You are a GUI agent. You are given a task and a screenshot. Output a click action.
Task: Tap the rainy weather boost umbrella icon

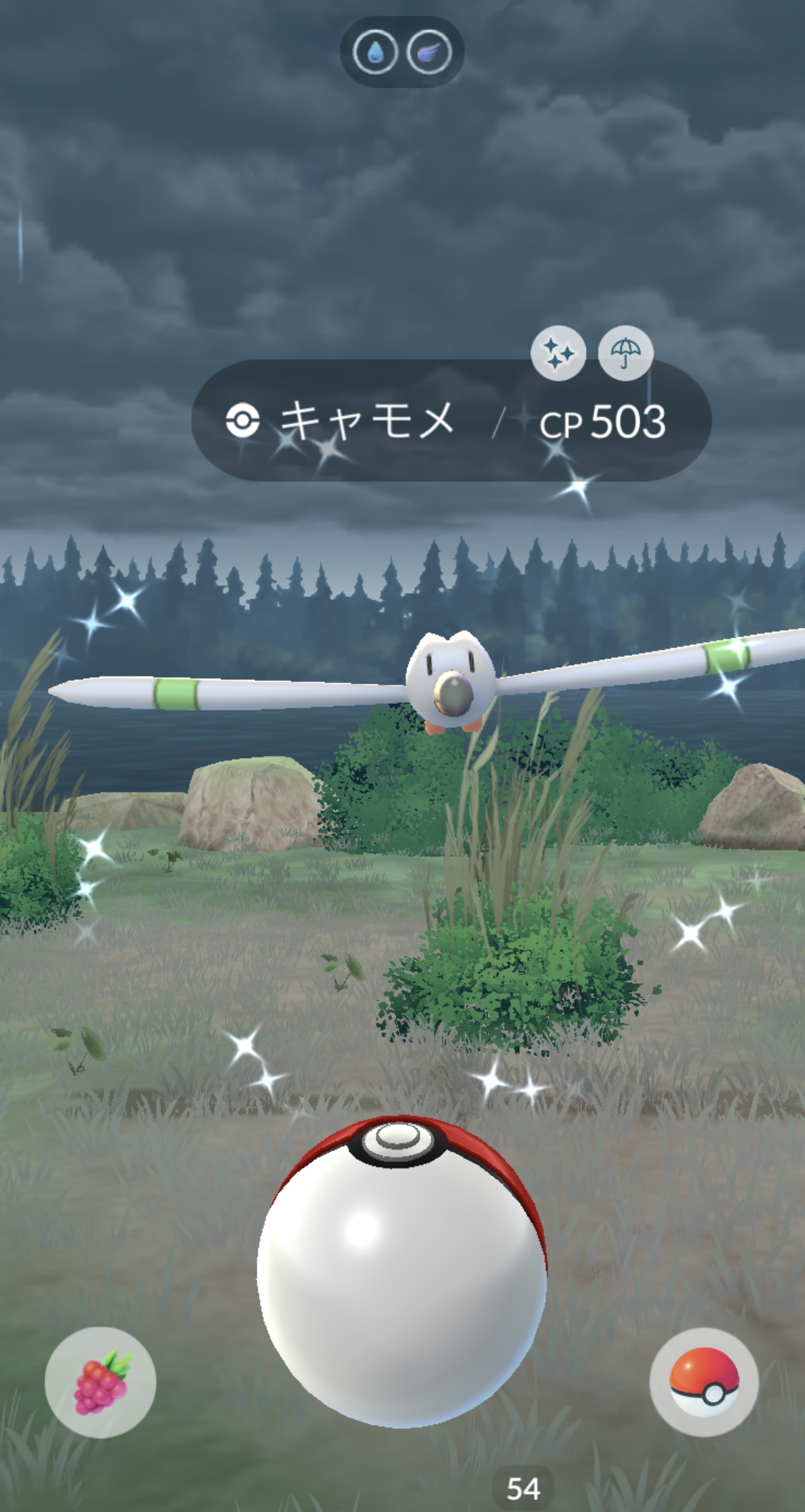(625, 353)
